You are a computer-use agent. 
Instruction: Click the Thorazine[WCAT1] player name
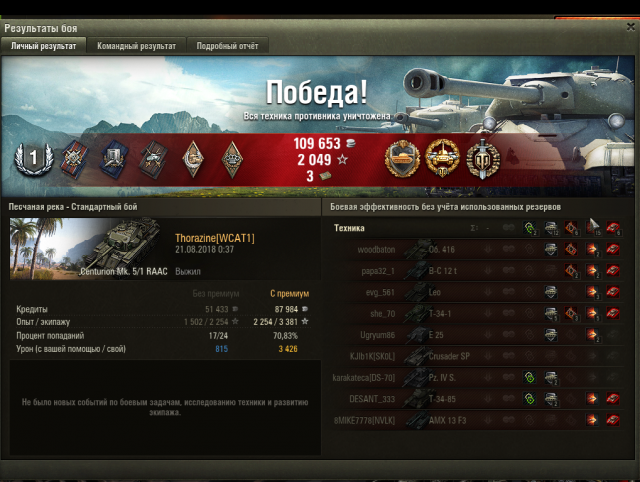coord(214,237)
